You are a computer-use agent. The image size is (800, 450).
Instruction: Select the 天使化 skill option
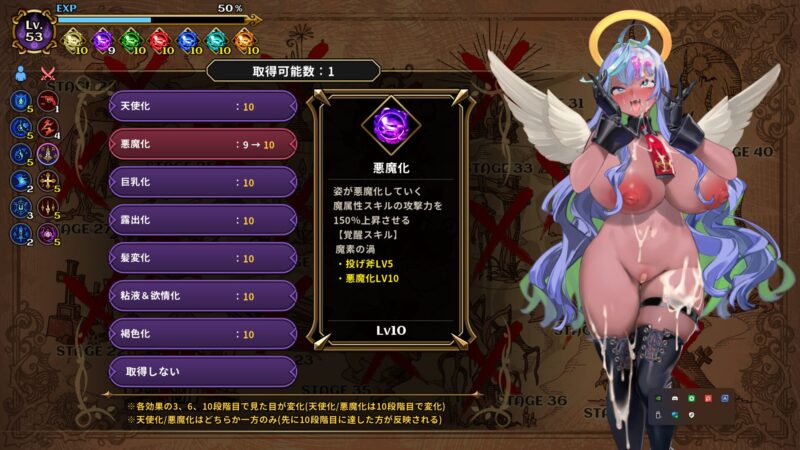[202, 106]
